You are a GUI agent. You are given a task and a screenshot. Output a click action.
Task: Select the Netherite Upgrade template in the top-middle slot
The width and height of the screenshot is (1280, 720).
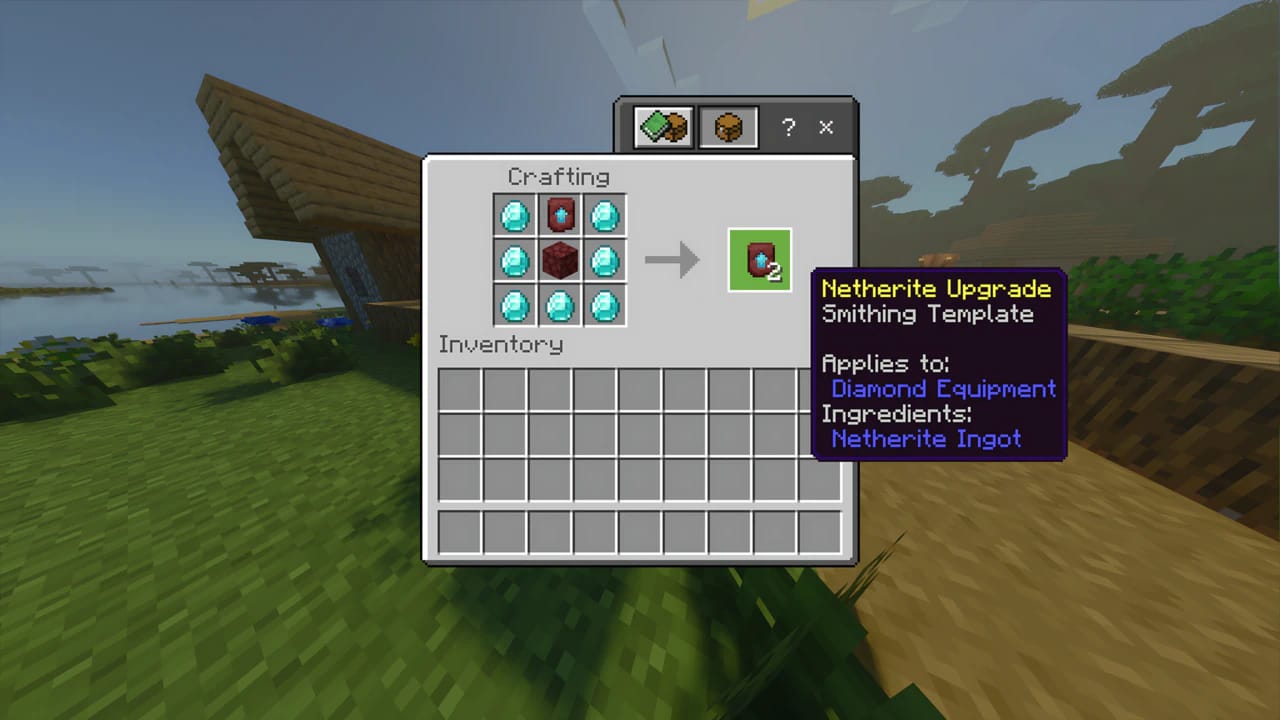[x=559, y=215]
